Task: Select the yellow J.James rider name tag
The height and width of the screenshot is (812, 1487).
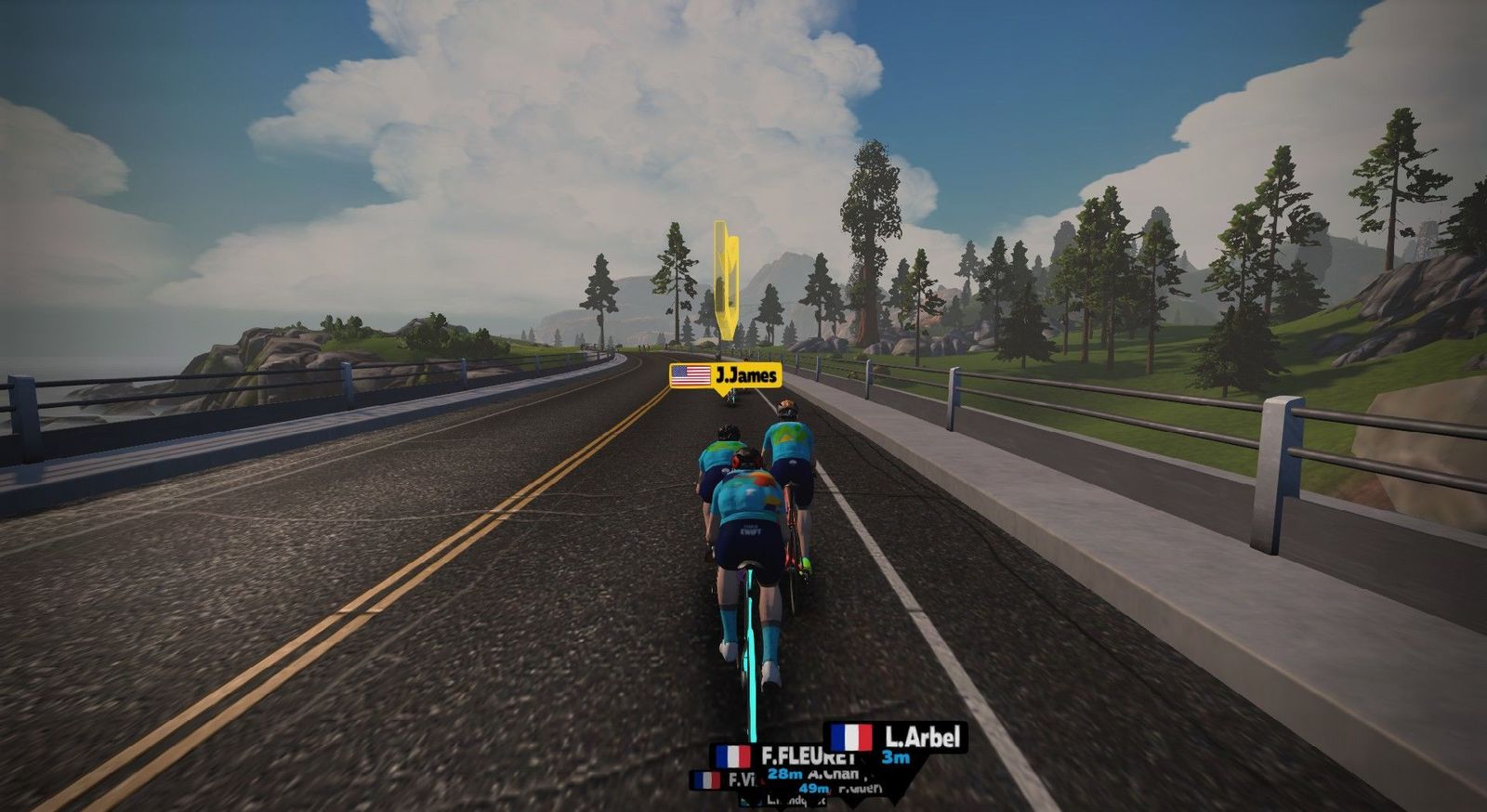Action: pos(726,375)
